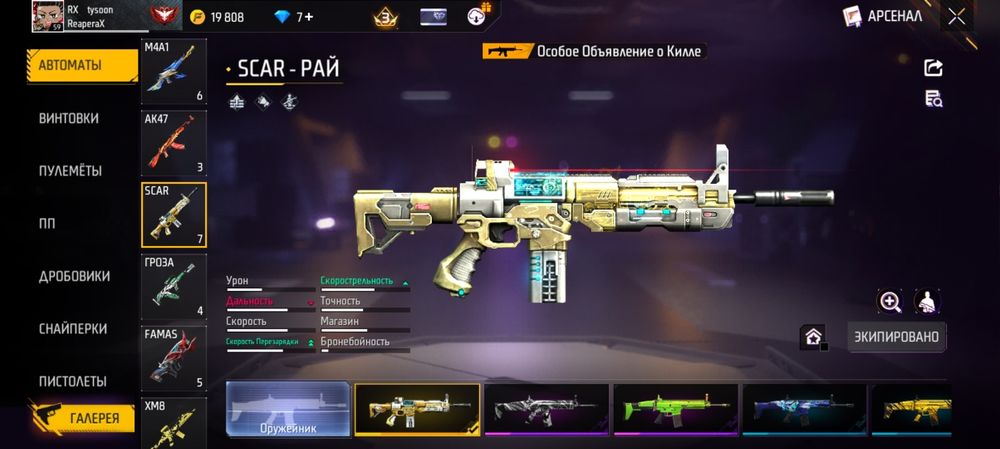The height and width of the screenshot is (449, 1000).
Task: Choose the AK47 weapon tile
Action: pos(174,144)
